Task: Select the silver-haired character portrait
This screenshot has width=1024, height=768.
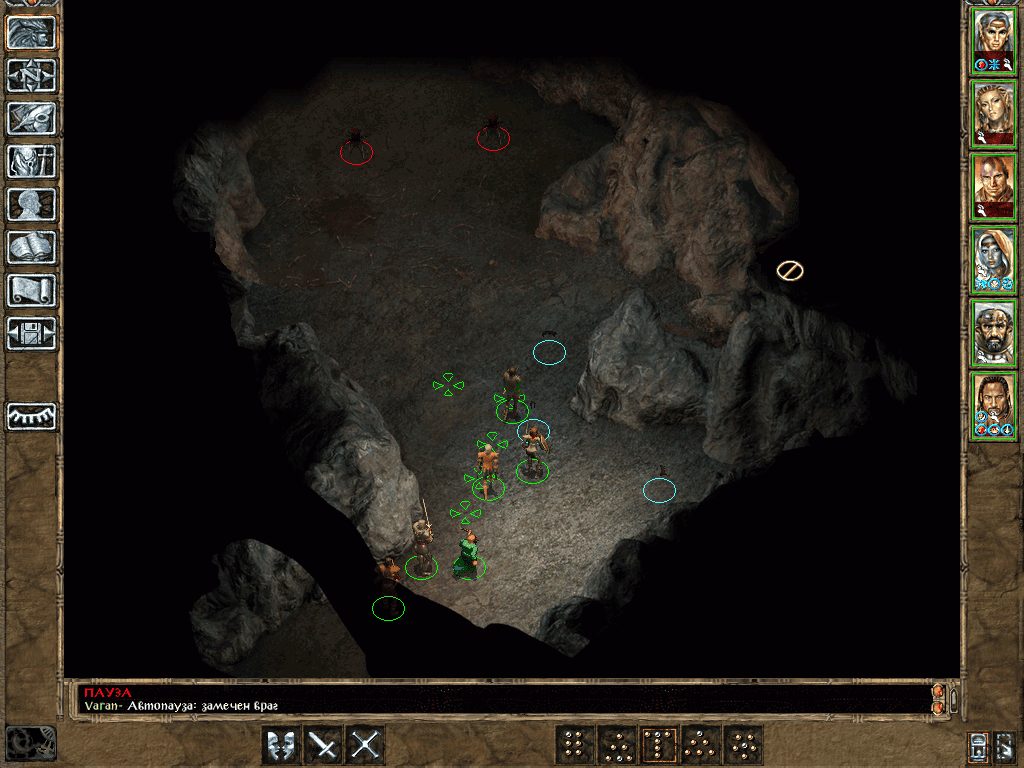Action: click(x=994, y=41)
